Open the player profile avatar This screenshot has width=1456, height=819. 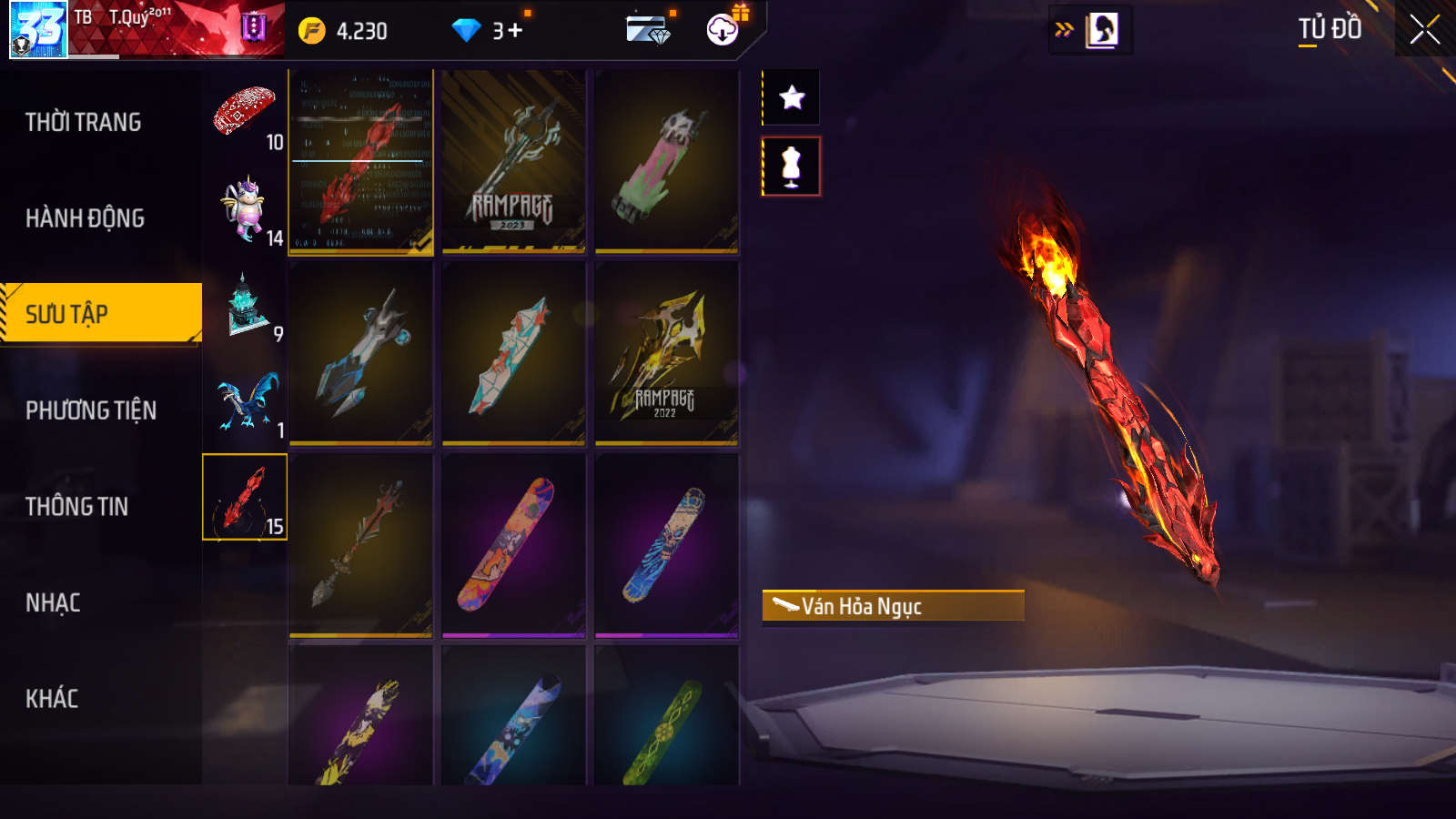[38, 29]
